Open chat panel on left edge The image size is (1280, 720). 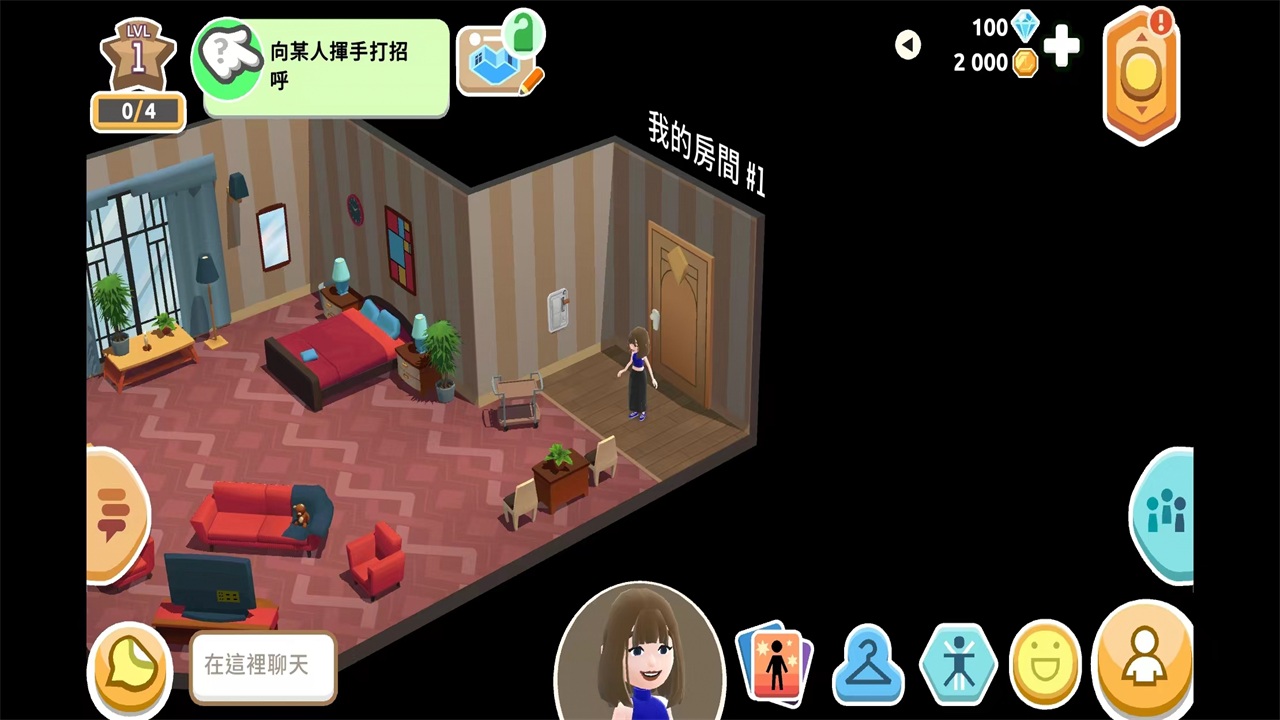(112, 512)
